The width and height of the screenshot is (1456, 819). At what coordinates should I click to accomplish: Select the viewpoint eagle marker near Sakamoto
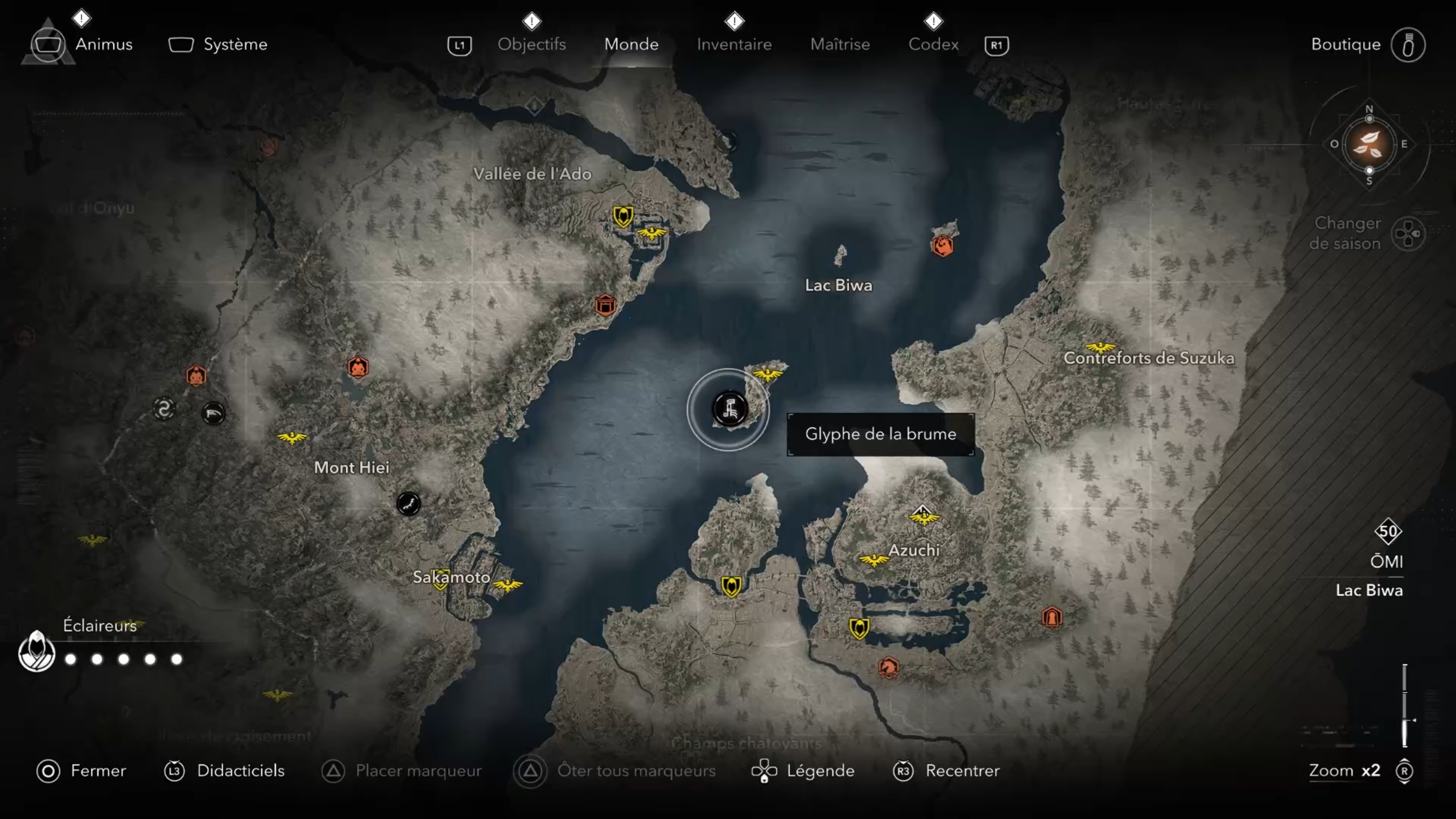[506, 585]
